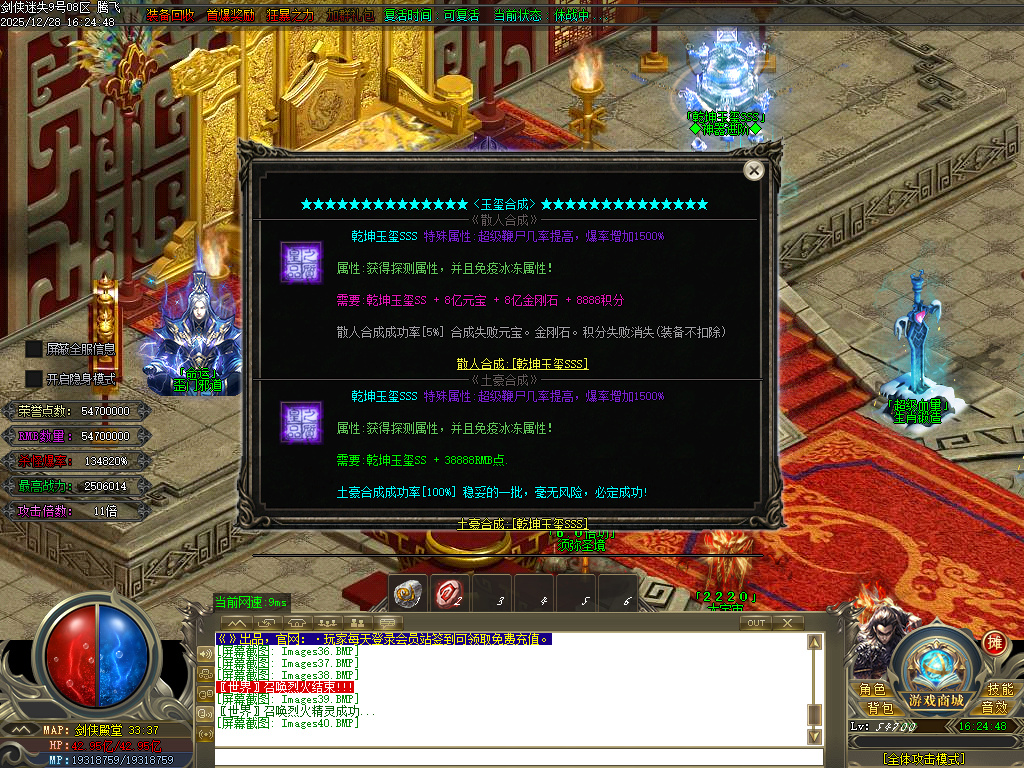Screen dimensions: 1024x768
Task: Close the 玉玺合成 dialog
Action: (x=754, y=171)
